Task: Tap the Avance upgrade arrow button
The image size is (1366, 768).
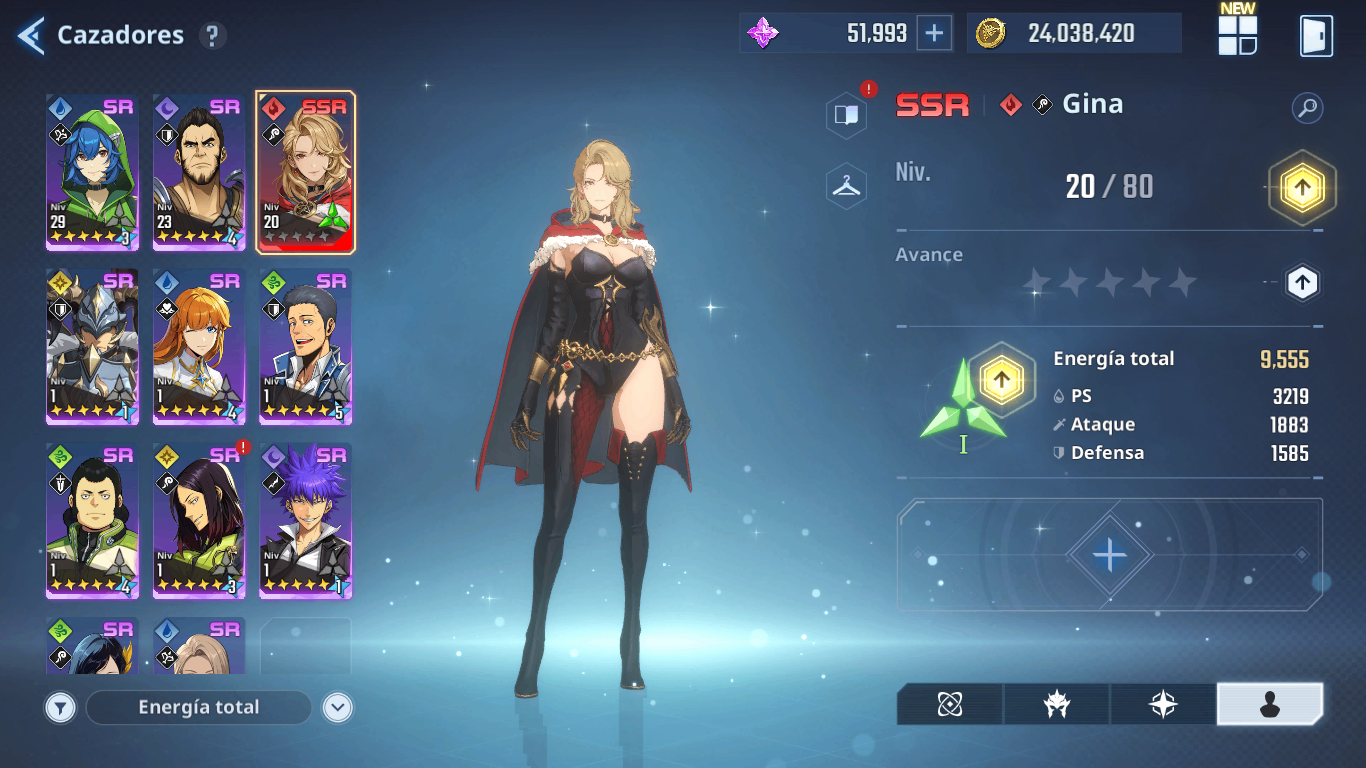Action: coord(1301,283)
